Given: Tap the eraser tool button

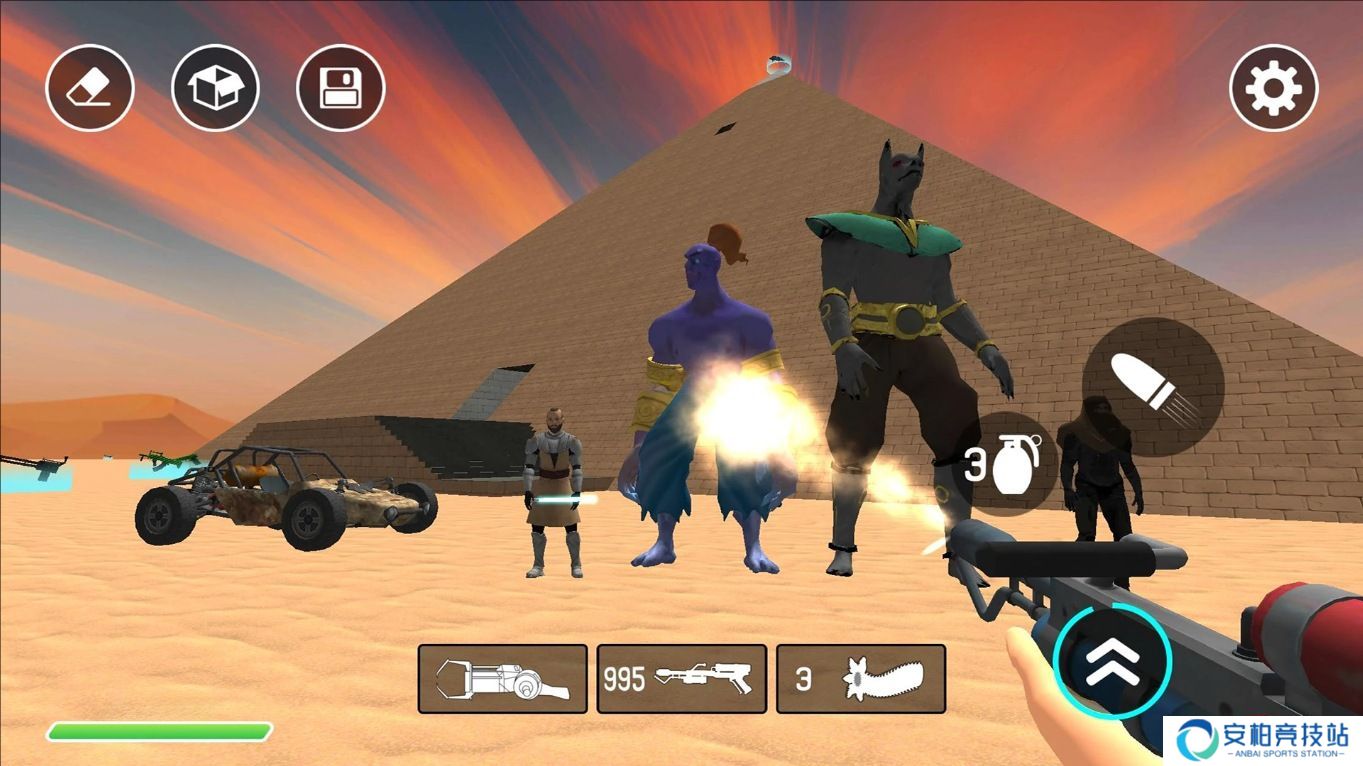Looking at the screenshot, I should pos(90,87).
